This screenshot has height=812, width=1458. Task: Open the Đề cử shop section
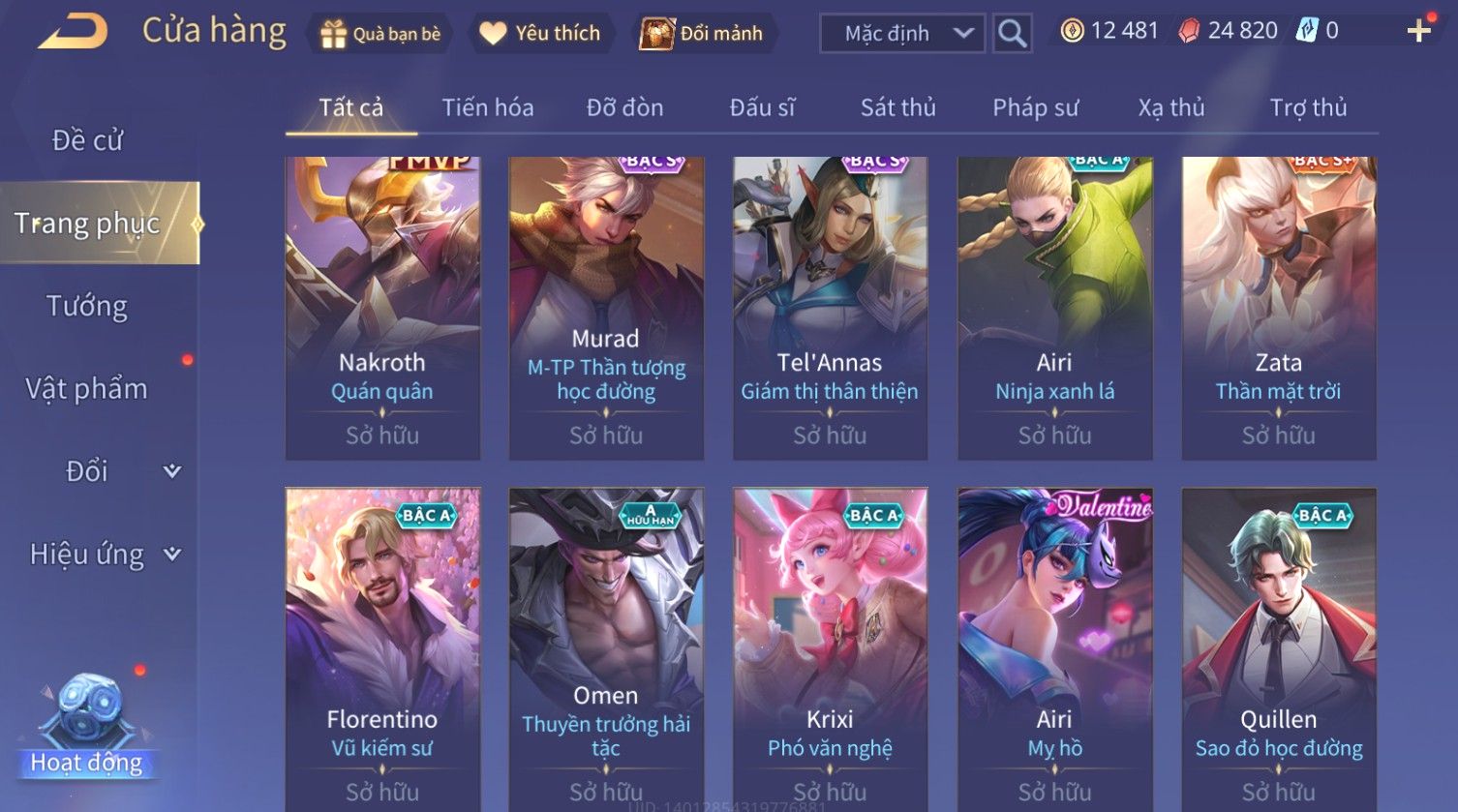coord(87,140)
